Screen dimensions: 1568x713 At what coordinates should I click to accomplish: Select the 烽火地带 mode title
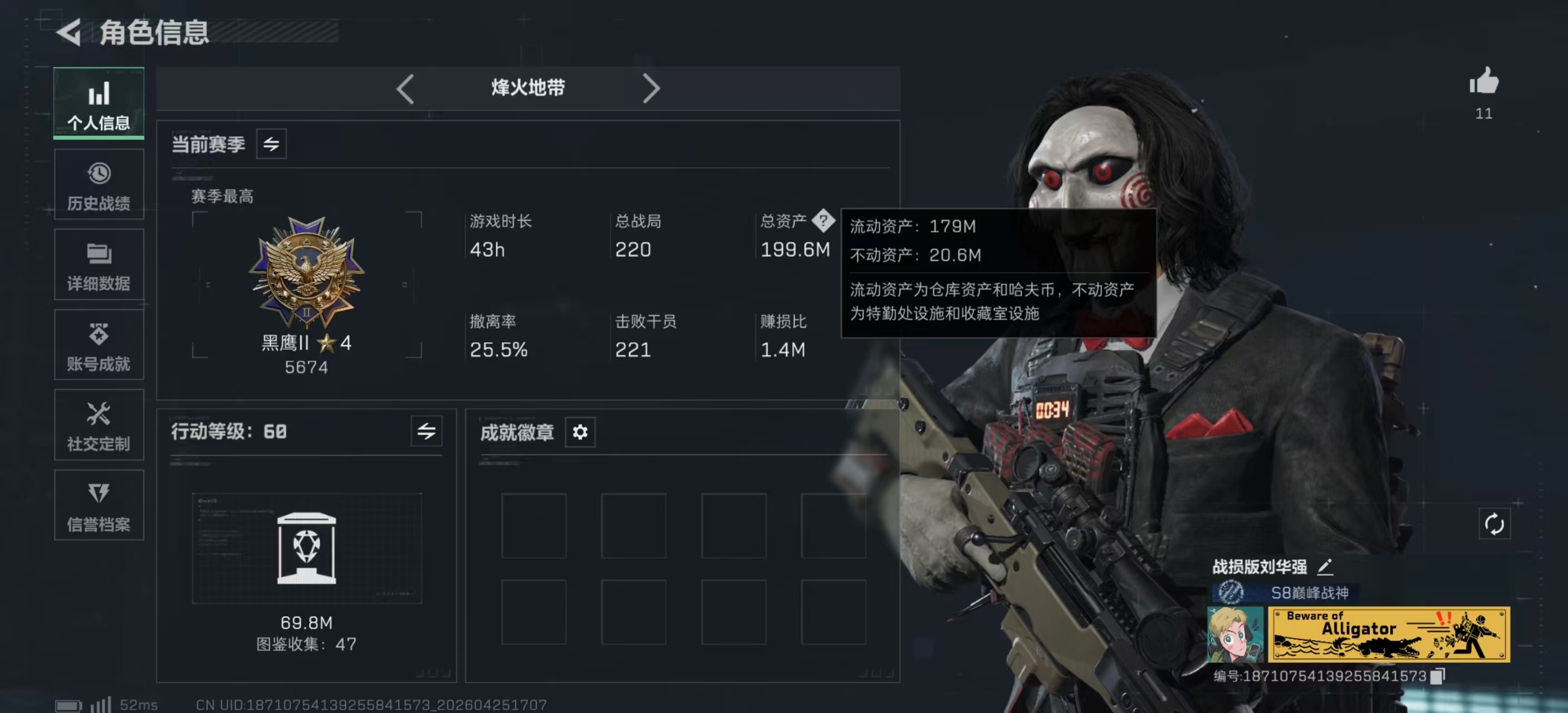[x=527, y=87]
